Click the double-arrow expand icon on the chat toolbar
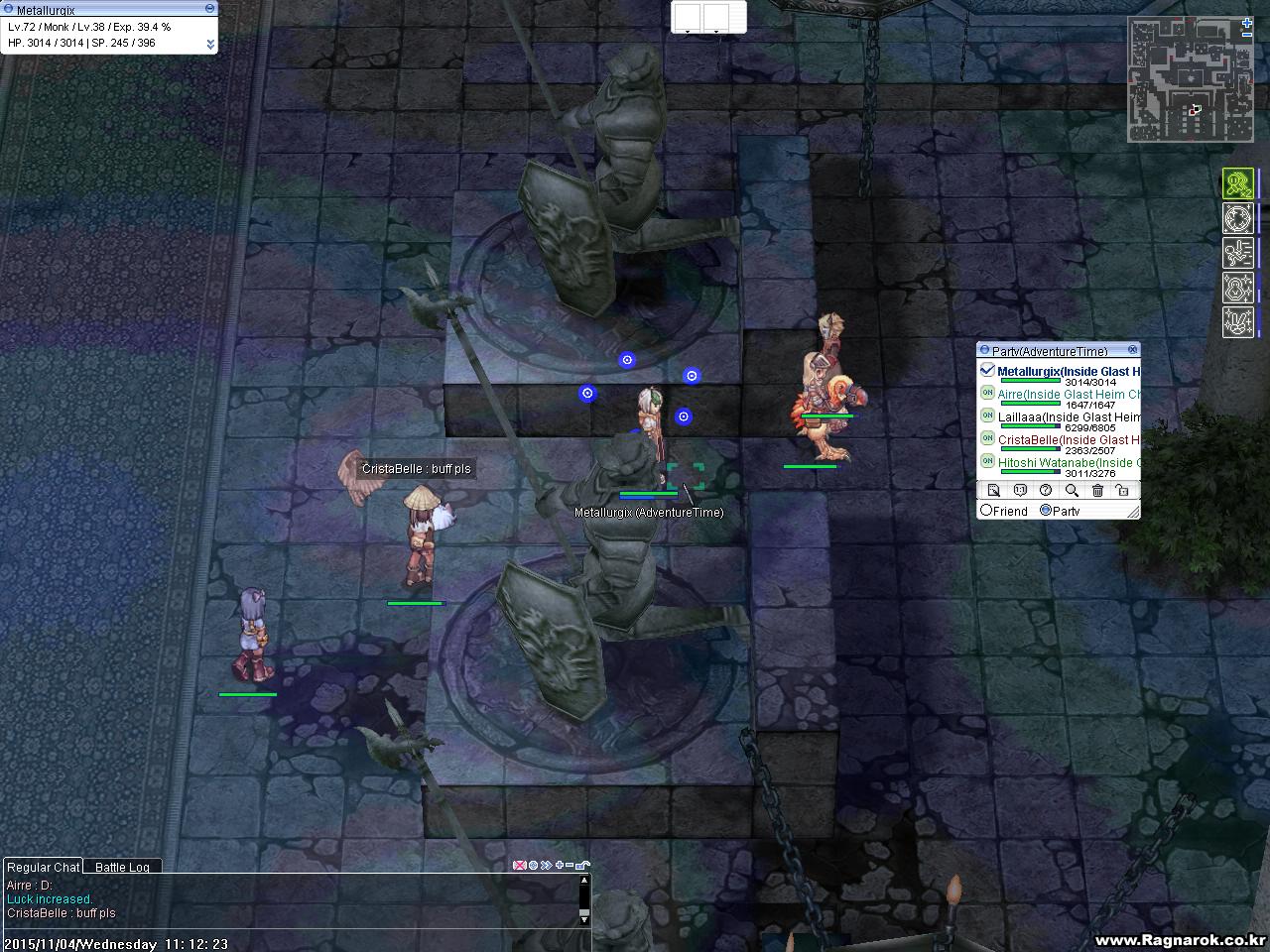This screenshot has height=952, width=1270. [x=545, y=865]
